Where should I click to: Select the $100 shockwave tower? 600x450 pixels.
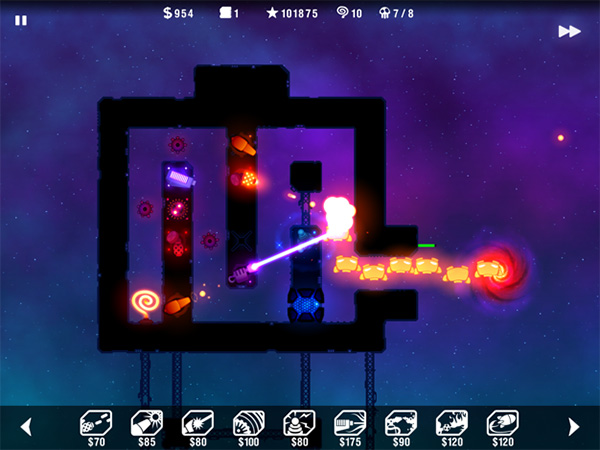coord(248,423)
